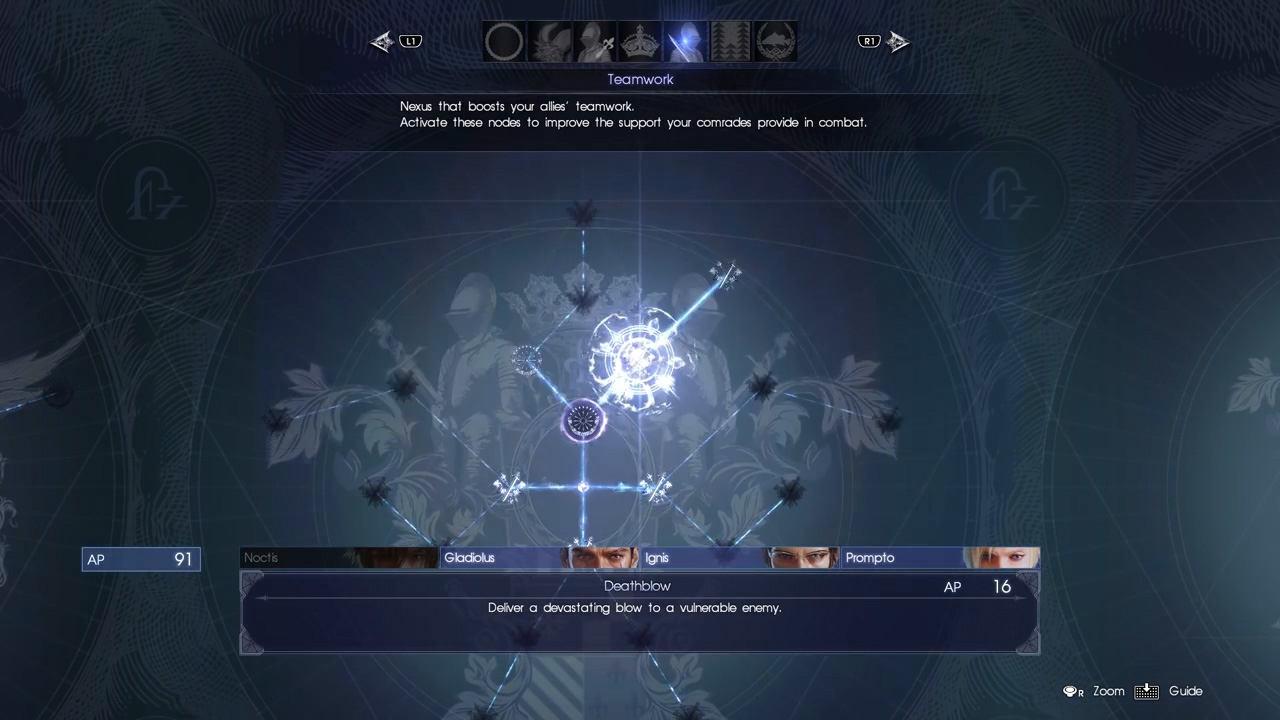Open the fish emblem nexus tab

(x=775, y=42)
